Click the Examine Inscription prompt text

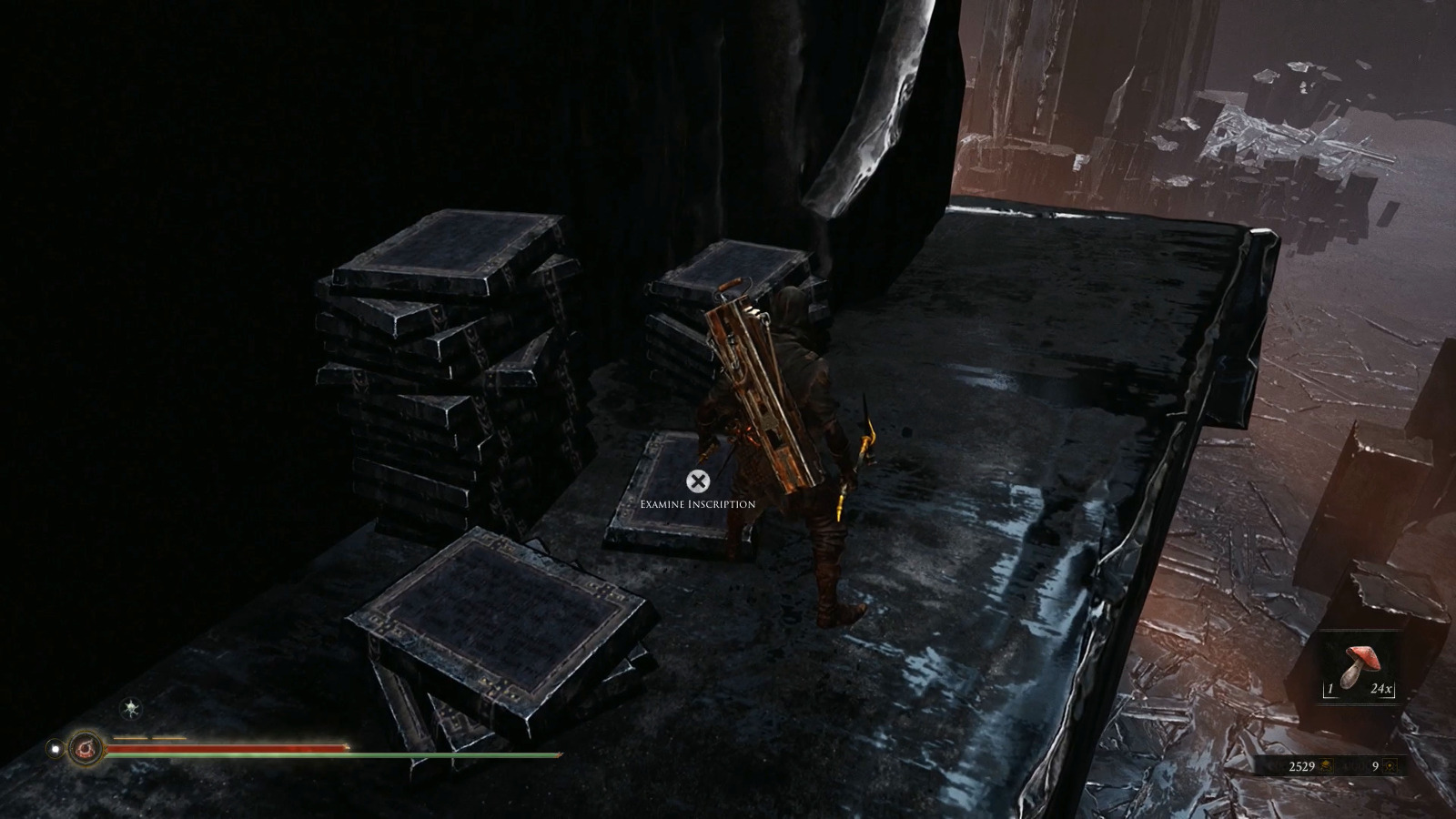tap(697, 502)
